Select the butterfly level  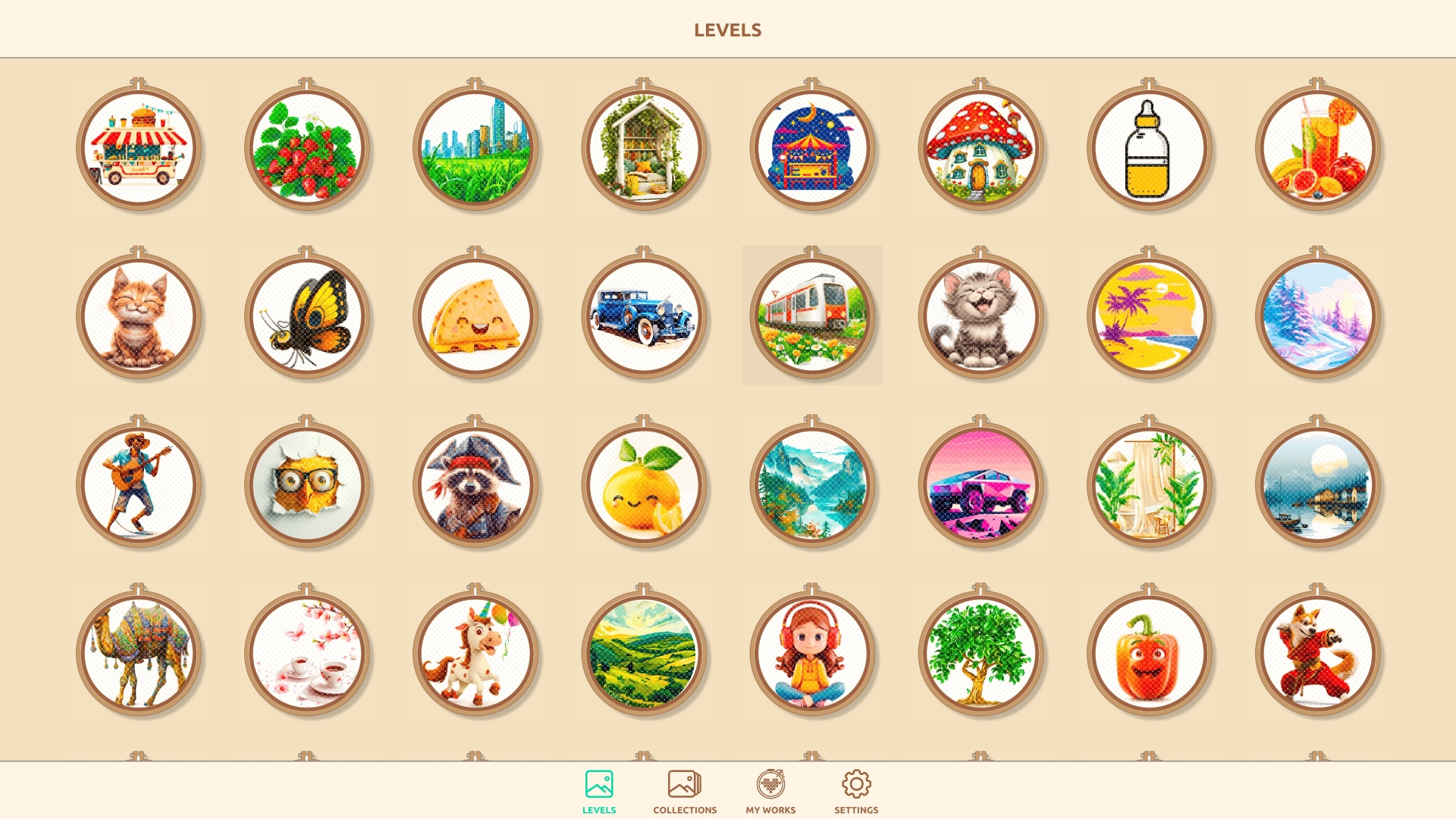(x=308, y=317)
